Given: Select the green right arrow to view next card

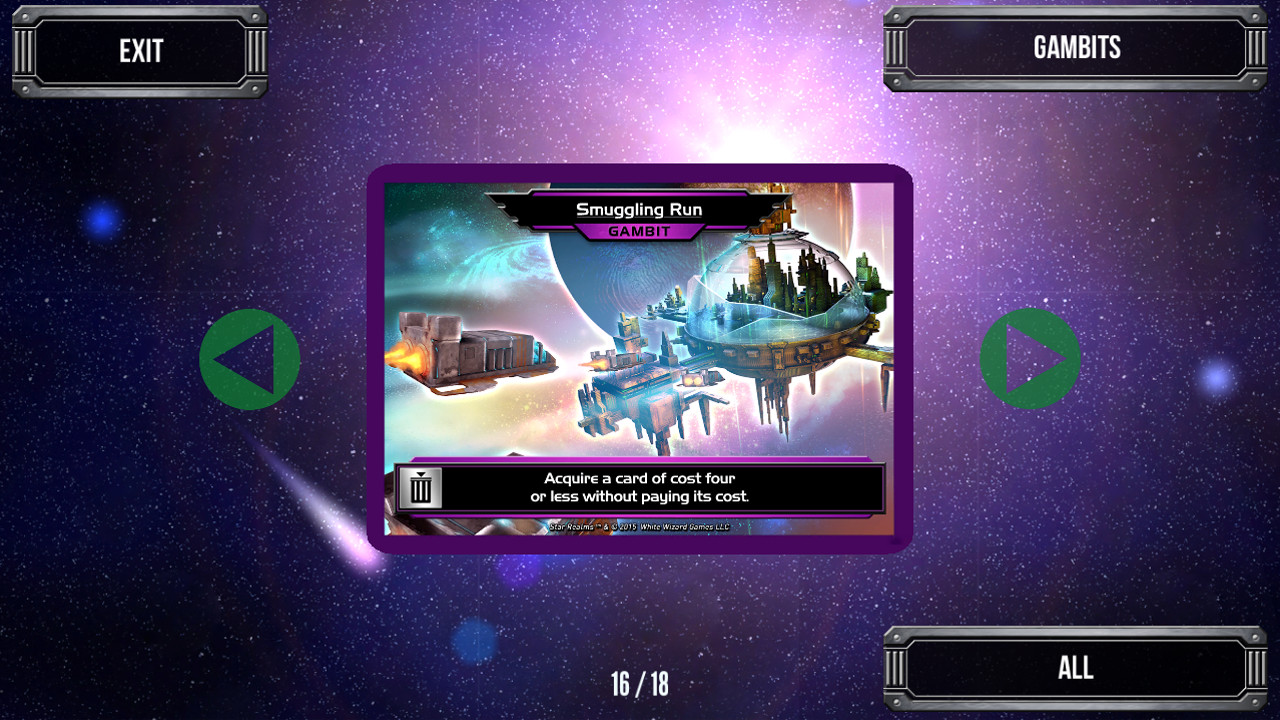Looking at the screenshot, I should pos(1029,357).
